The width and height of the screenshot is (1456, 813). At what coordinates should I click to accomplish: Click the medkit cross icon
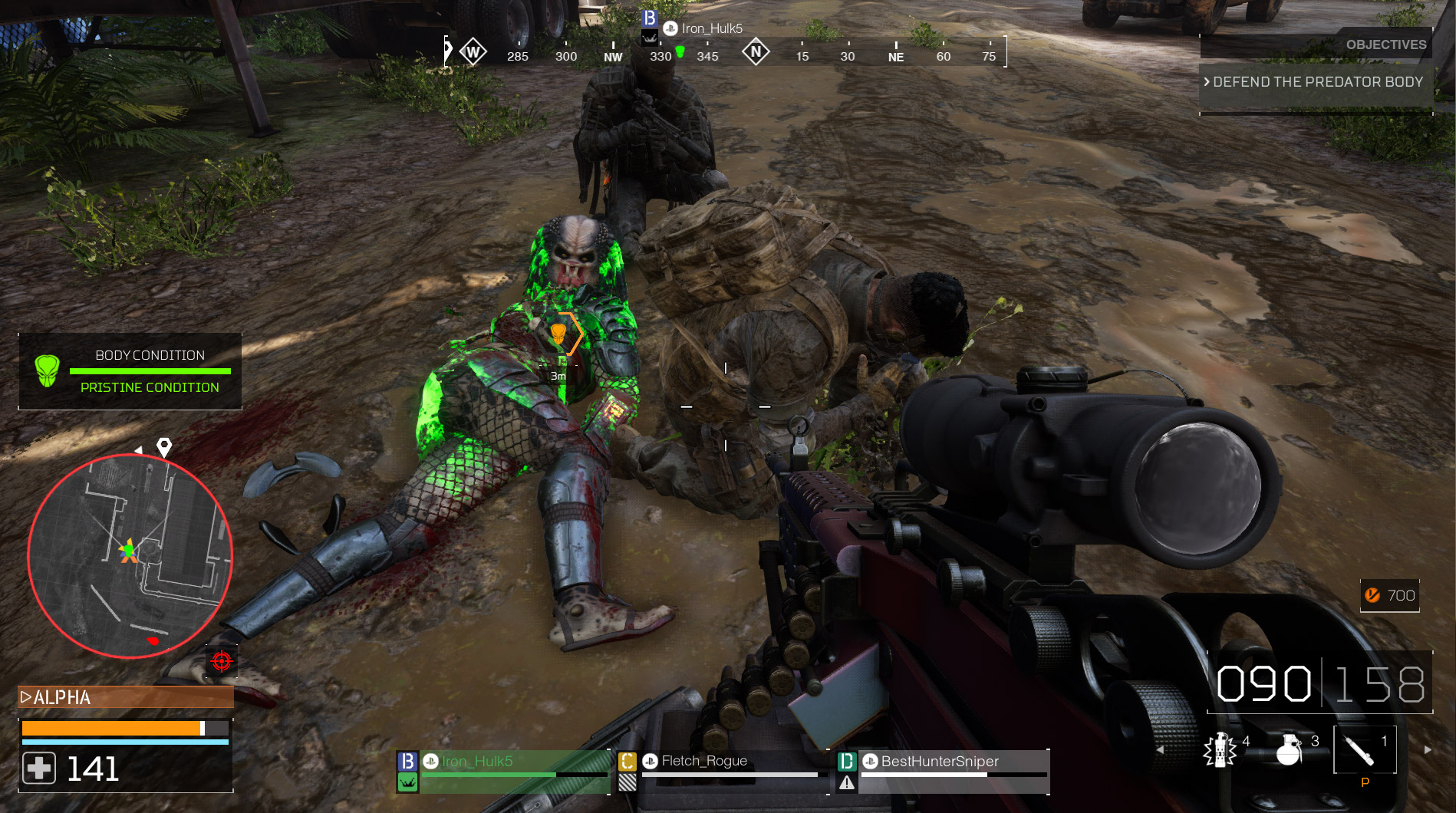(x=39, y=768)
